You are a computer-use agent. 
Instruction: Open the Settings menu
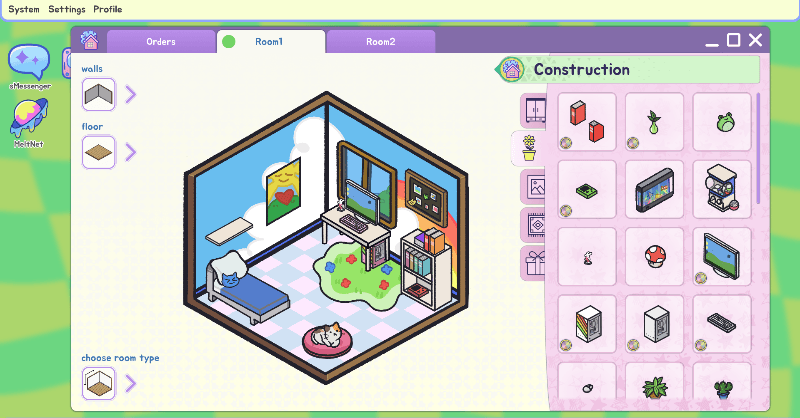pos(67,9)
